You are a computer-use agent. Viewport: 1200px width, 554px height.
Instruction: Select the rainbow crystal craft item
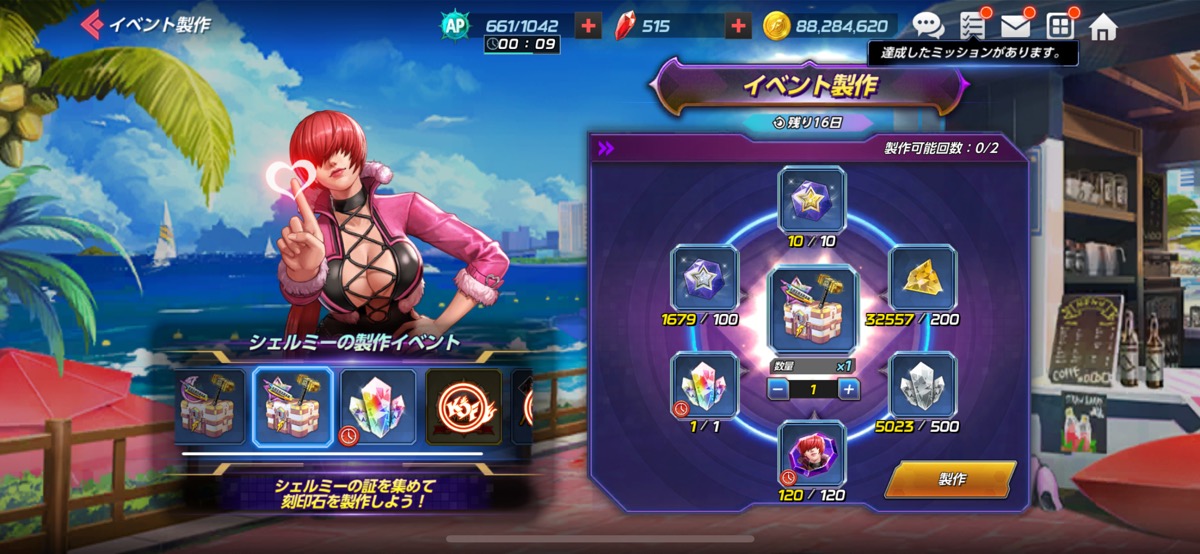point(378,406)
